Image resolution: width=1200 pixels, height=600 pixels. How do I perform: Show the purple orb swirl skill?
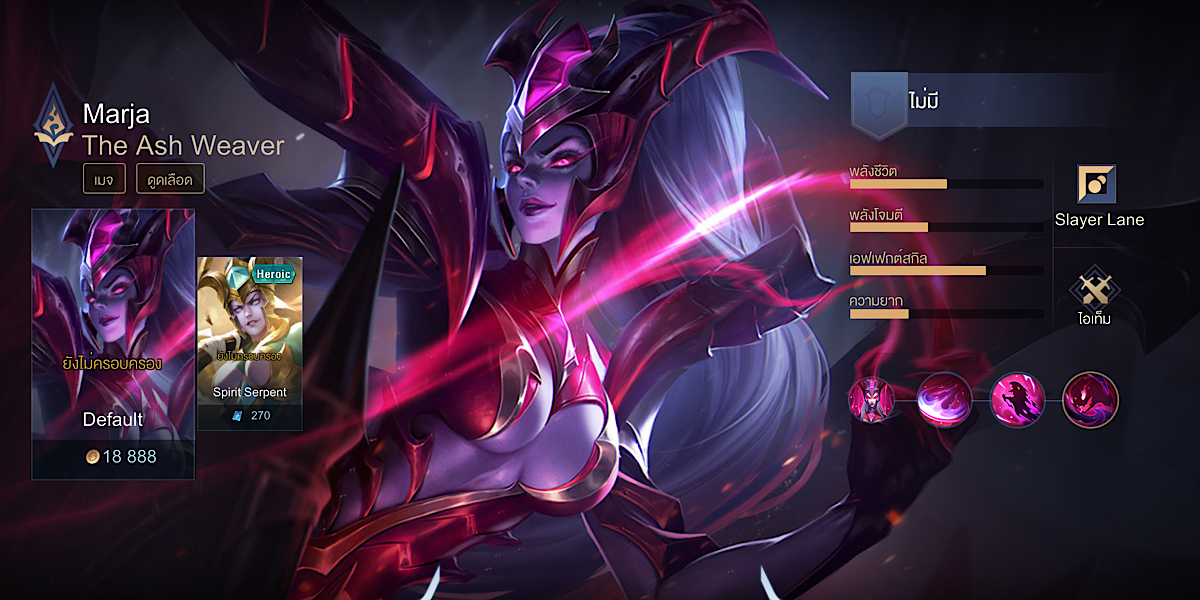tap(945, 399)
